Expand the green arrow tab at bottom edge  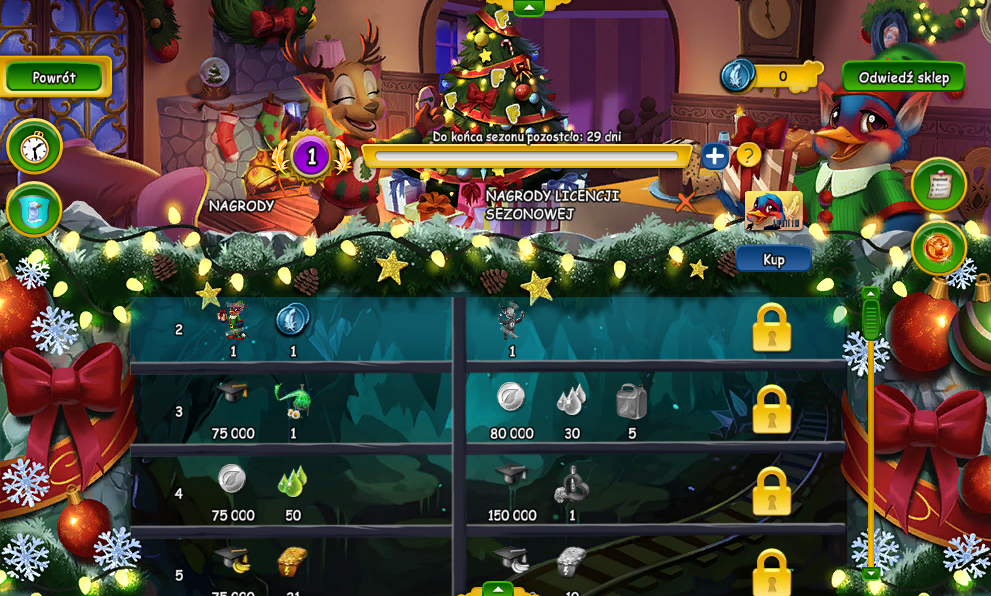tap(498, 589)
